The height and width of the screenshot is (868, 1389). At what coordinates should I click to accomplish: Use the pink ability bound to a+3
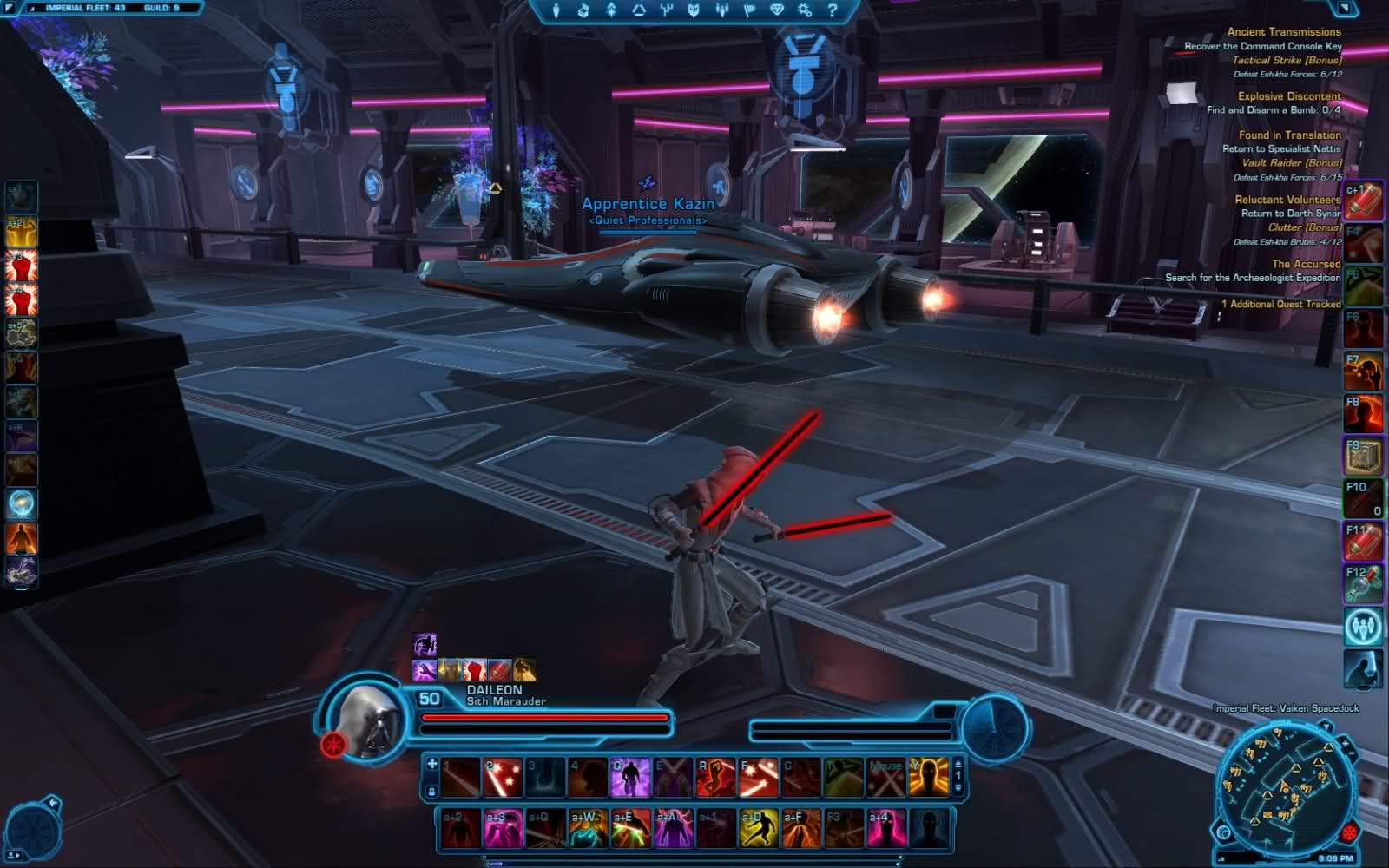coord(503,828)
